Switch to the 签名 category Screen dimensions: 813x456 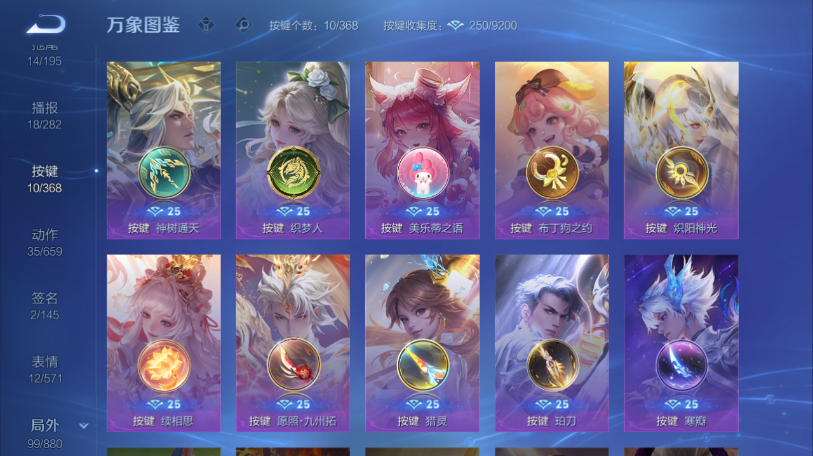(x=45, y=306)
